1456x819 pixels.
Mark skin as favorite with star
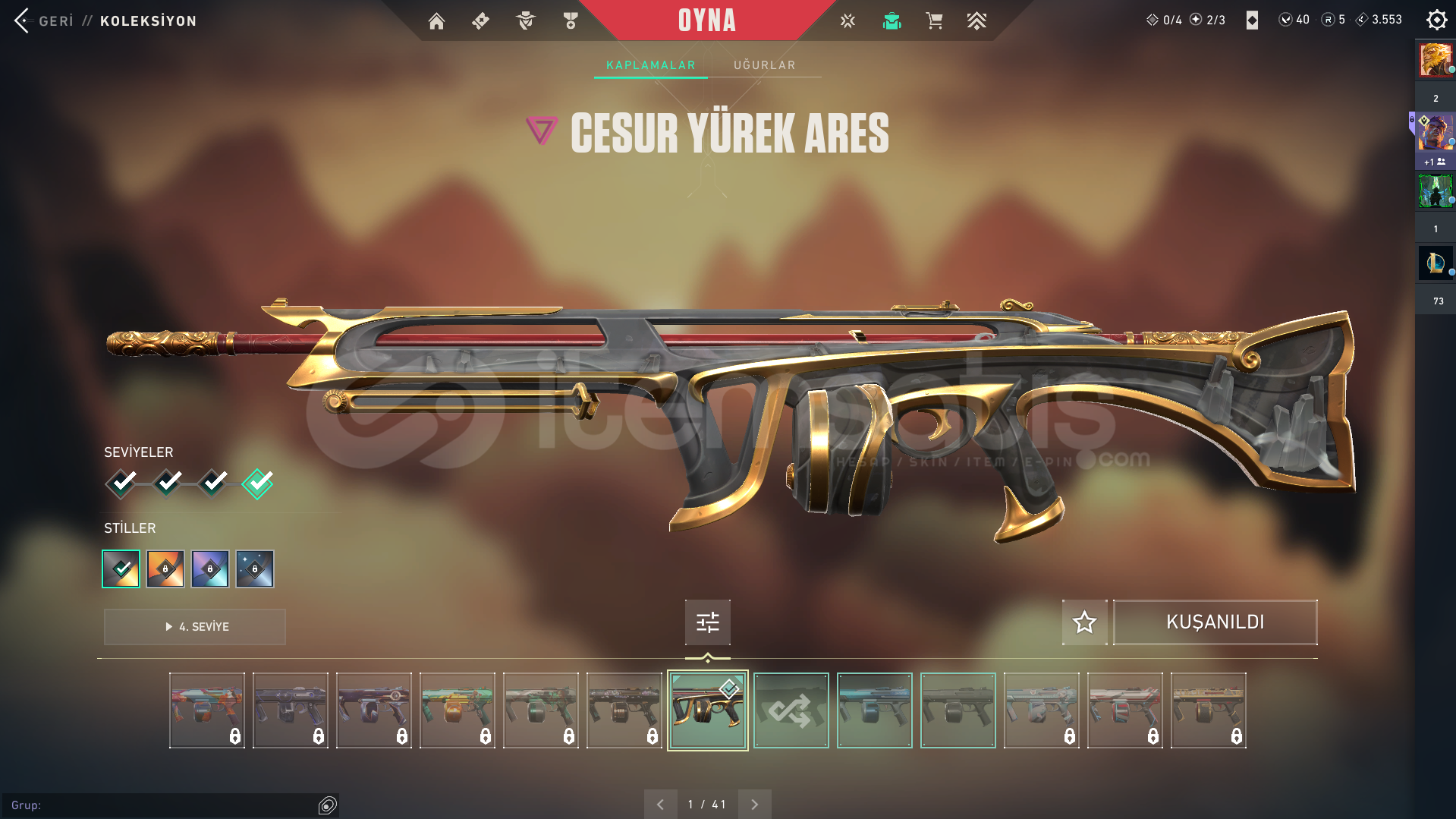(1084, 622)
